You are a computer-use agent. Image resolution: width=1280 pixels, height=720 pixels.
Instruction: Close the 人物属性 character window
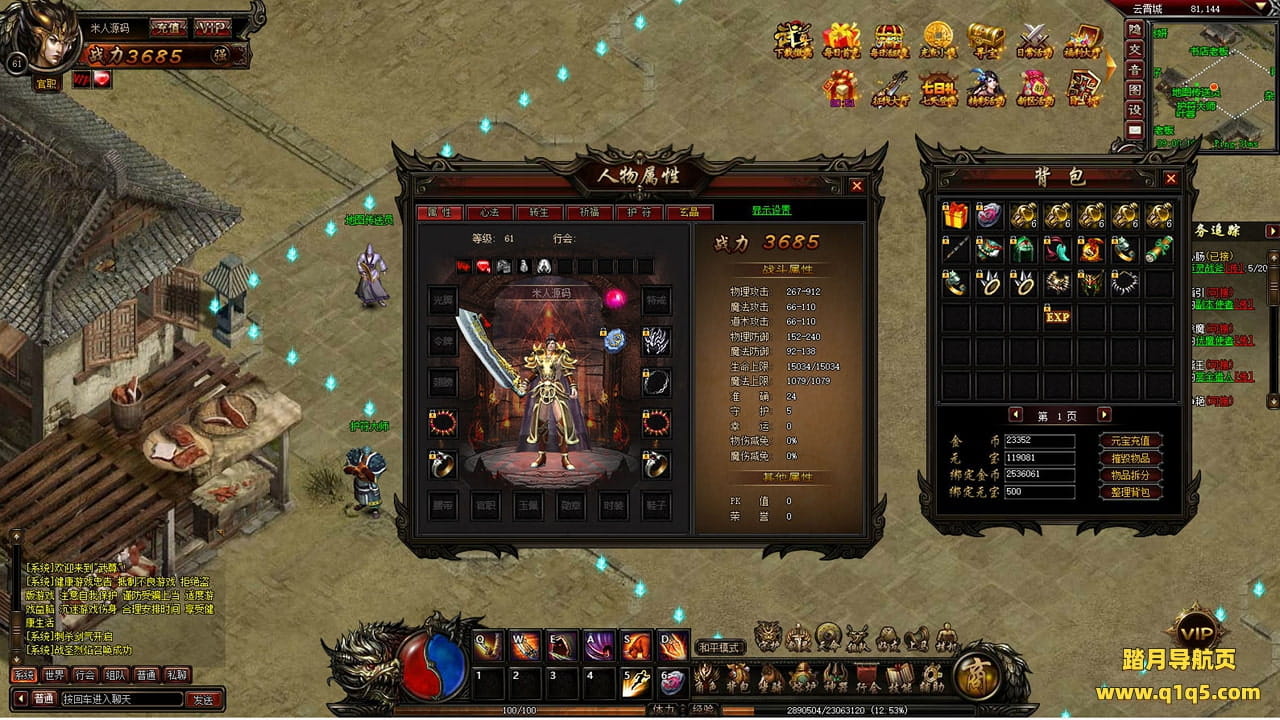coord(856,185)
